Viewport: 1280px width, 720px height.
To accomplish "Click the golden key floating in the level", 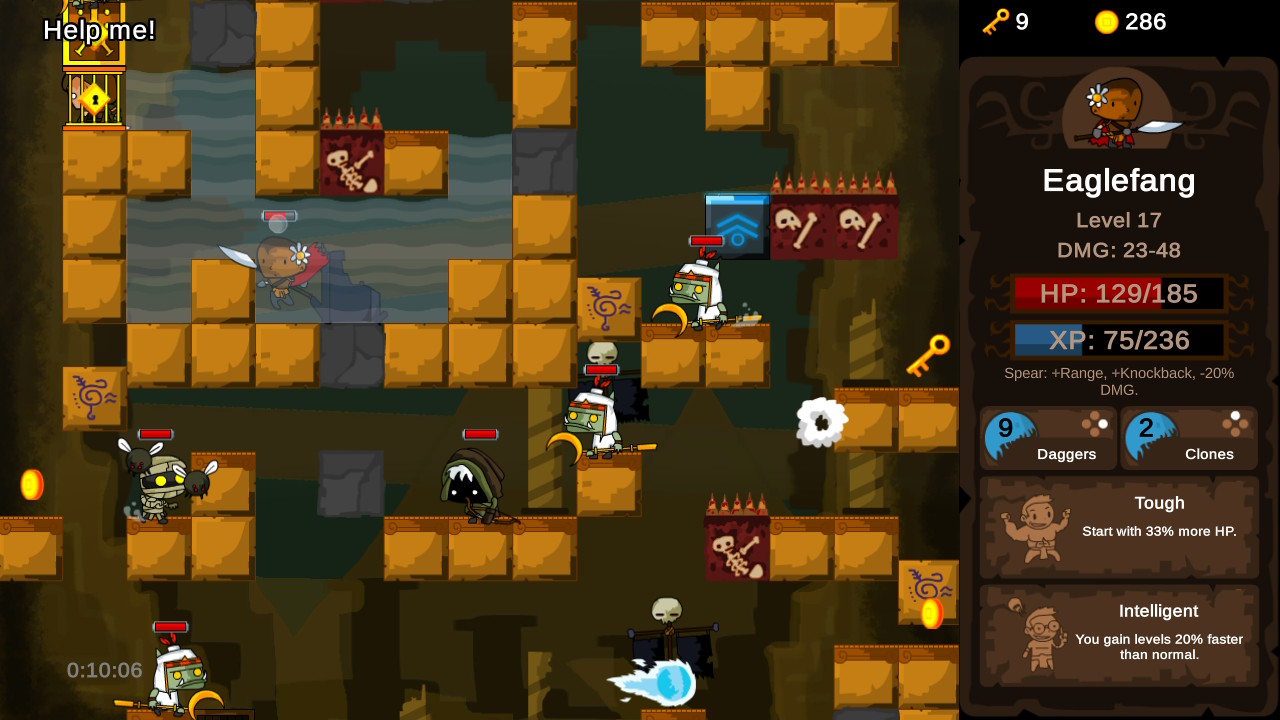I will click(930, 354).
